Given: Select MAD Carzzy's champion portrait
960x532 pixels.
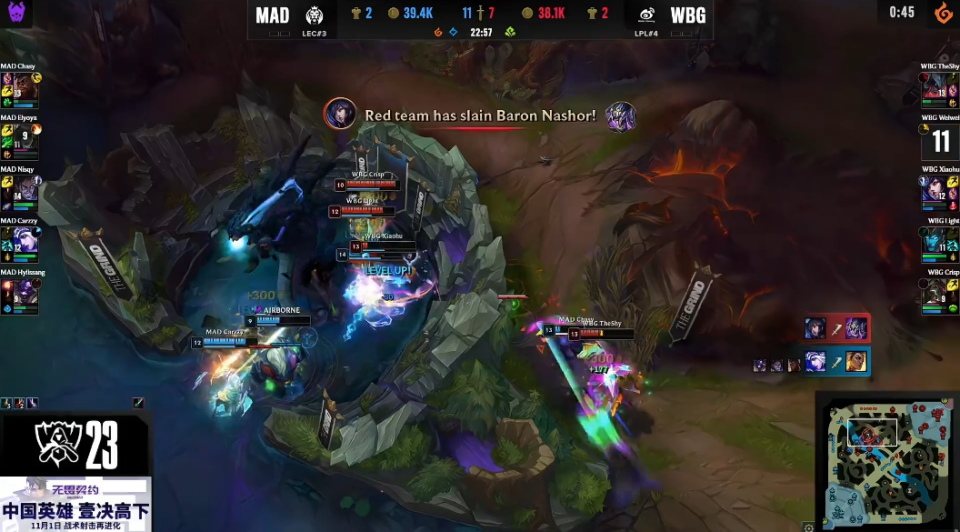Looking at the screenshot, I should coord(25,241).
